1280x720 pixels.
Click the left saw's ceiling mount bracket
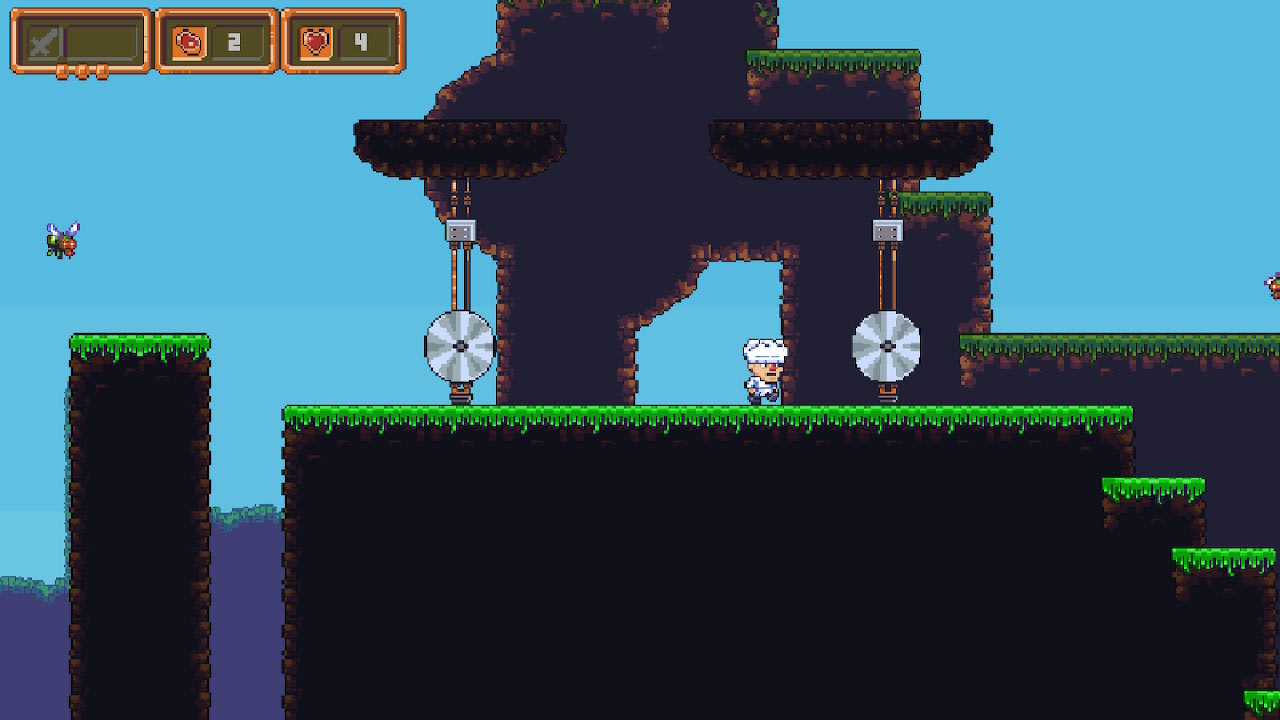tap(459, 230)
